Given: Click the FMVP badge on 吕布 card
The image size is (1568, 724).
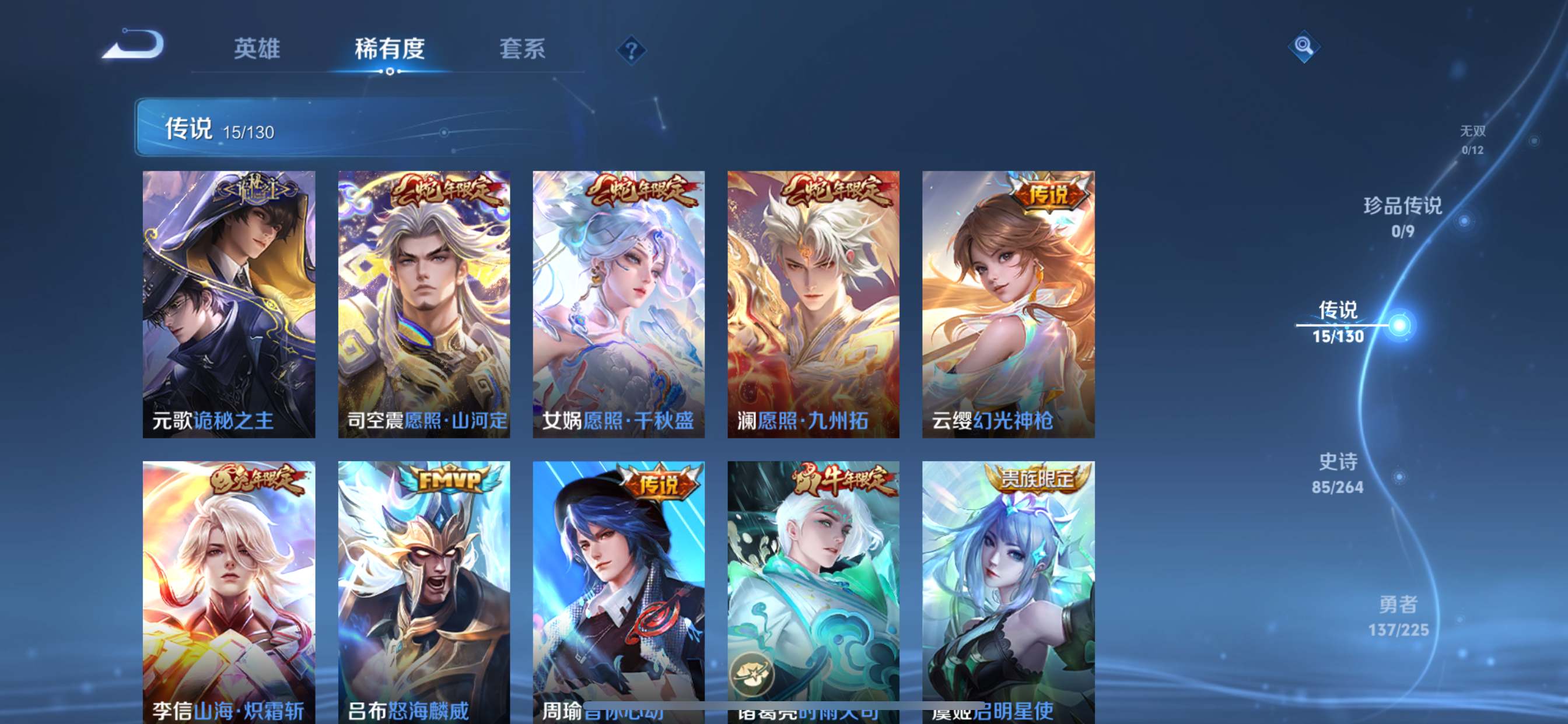Looking at the screenshot, I should click(x=449, y=481).
